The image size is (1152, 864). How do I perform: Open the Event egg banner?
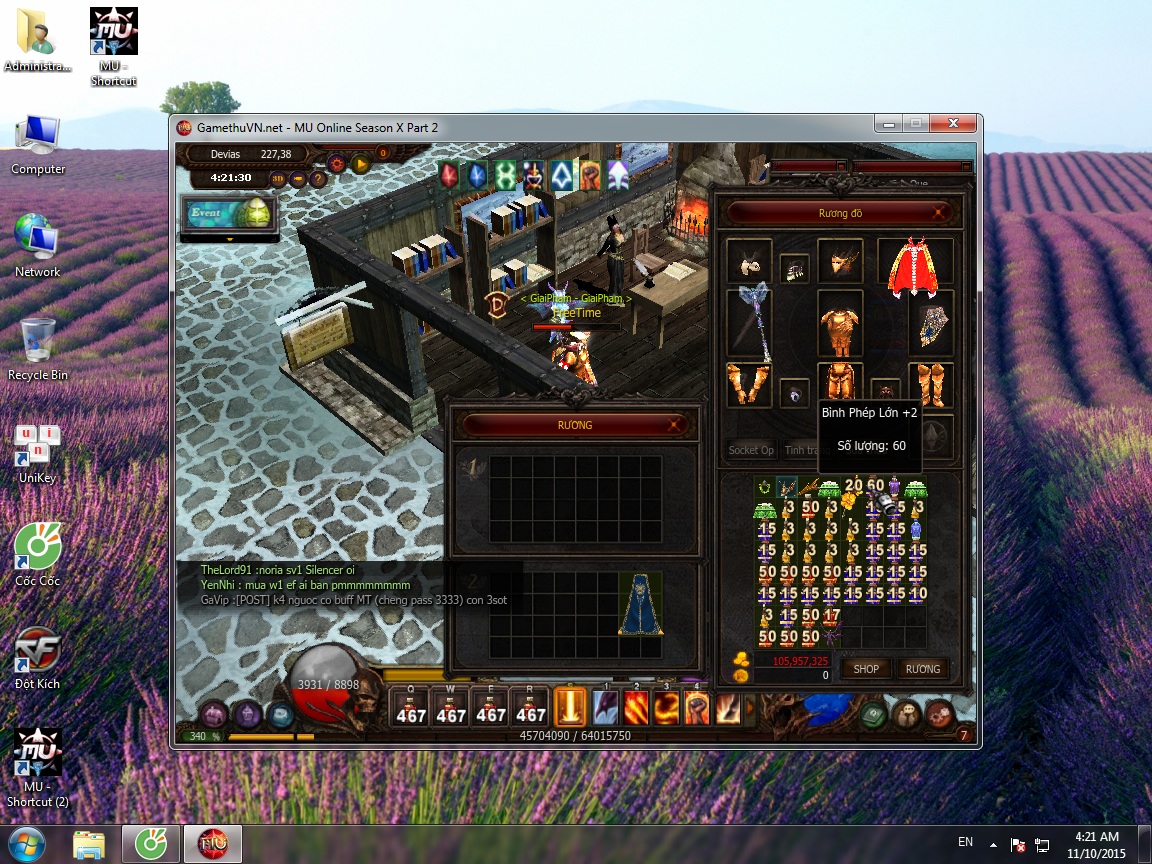(x=227, y=213)
